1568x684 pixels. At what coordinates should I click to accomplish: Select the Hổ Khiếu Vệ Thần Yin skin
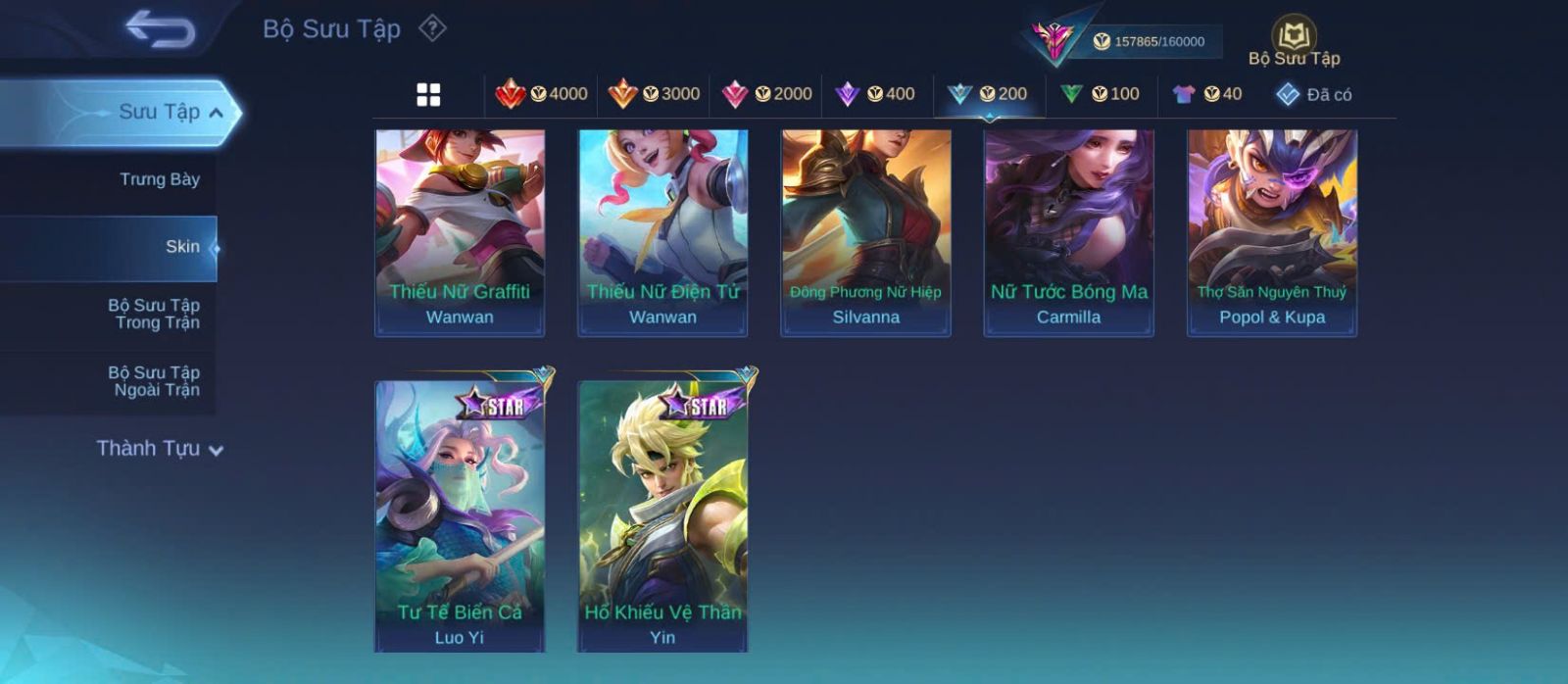662,514
